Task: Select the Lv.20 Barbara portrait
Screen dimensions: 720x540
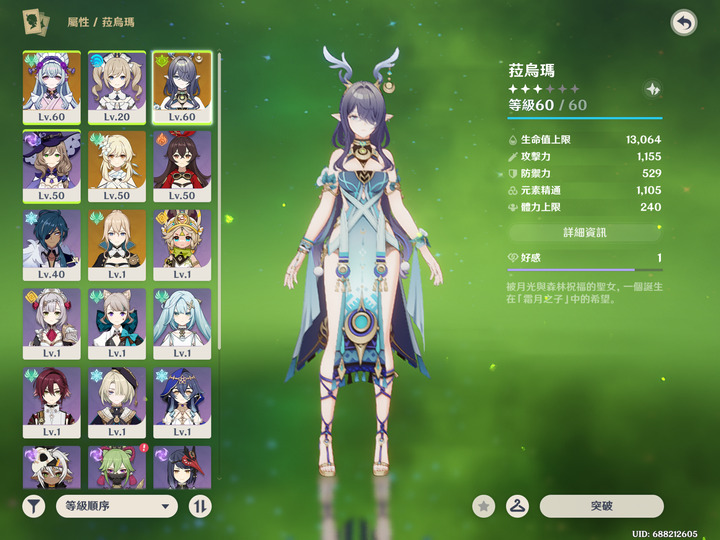Action: (117, 86)
